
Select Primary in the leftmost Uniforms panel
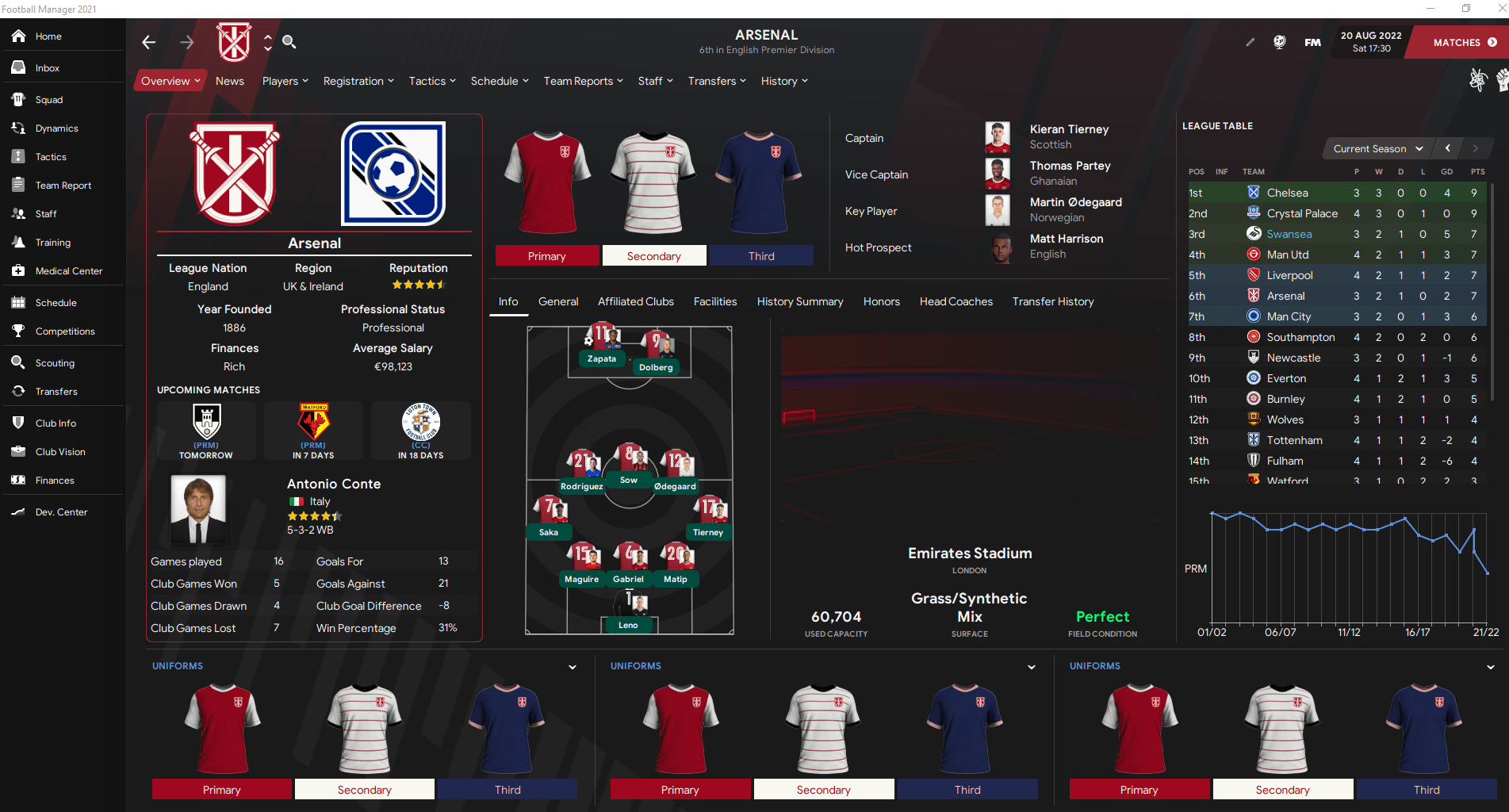click(221, 789)
